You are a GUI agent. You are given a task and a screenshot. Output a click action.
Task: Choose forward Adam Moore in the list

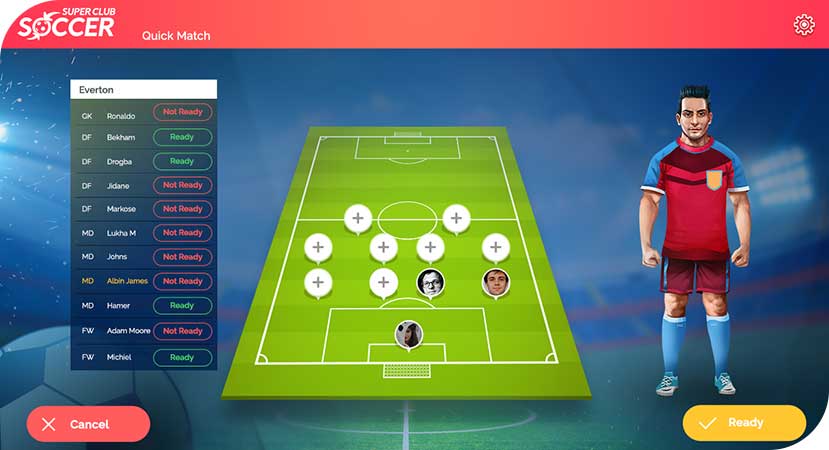click(x=127, y=331)
